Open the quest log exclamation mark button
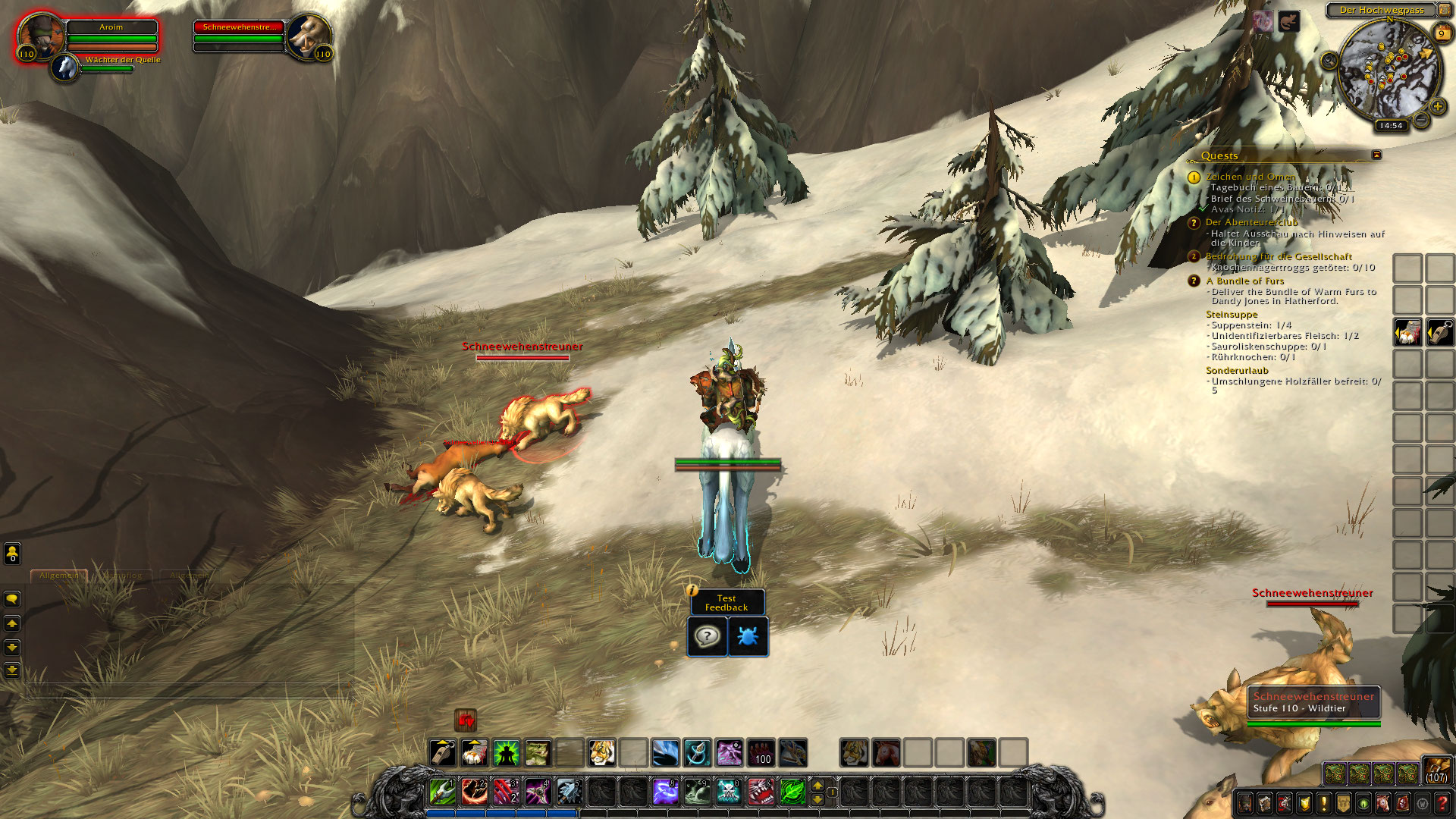The image size is (1456, 819). click(x=1324, y=802)
